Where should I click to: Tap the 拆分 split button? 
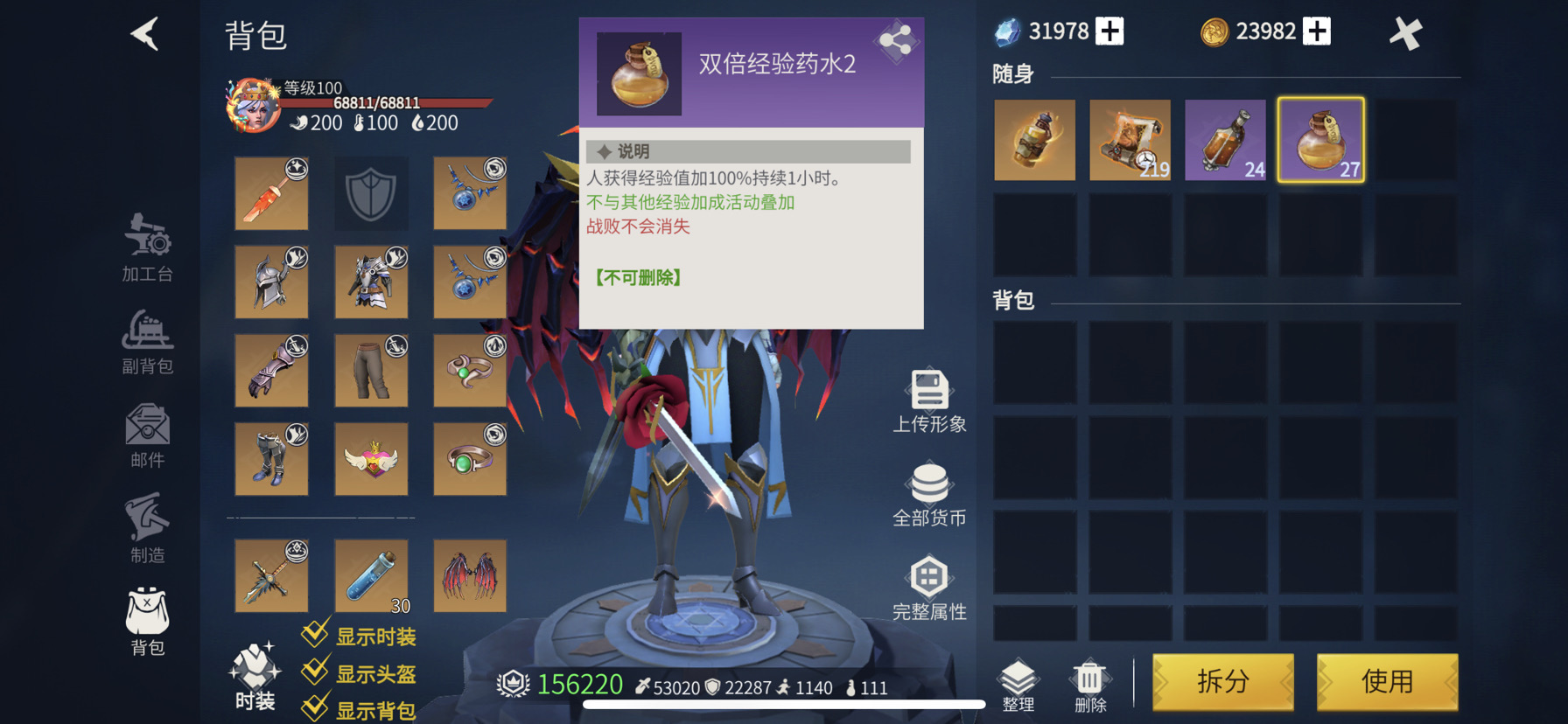(1222, 681)
